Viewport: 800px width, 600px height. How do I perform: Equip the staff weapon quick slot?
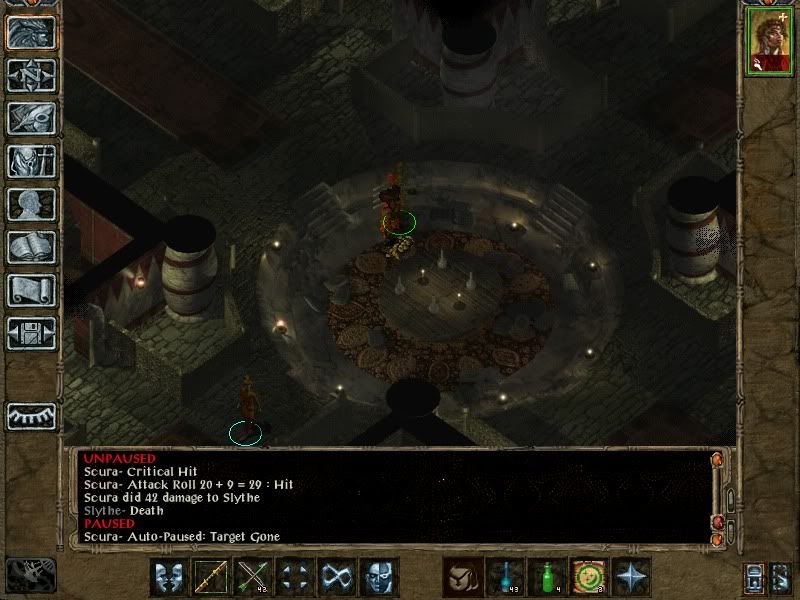211,577
